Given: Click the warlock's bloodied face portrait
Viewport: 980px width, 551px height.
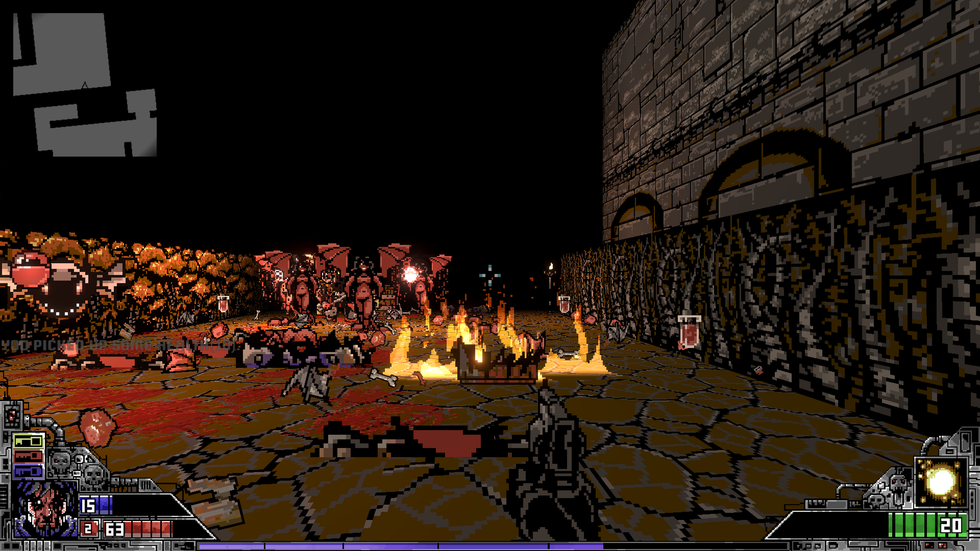Looking at the screenshot, I should click(47, 506).
